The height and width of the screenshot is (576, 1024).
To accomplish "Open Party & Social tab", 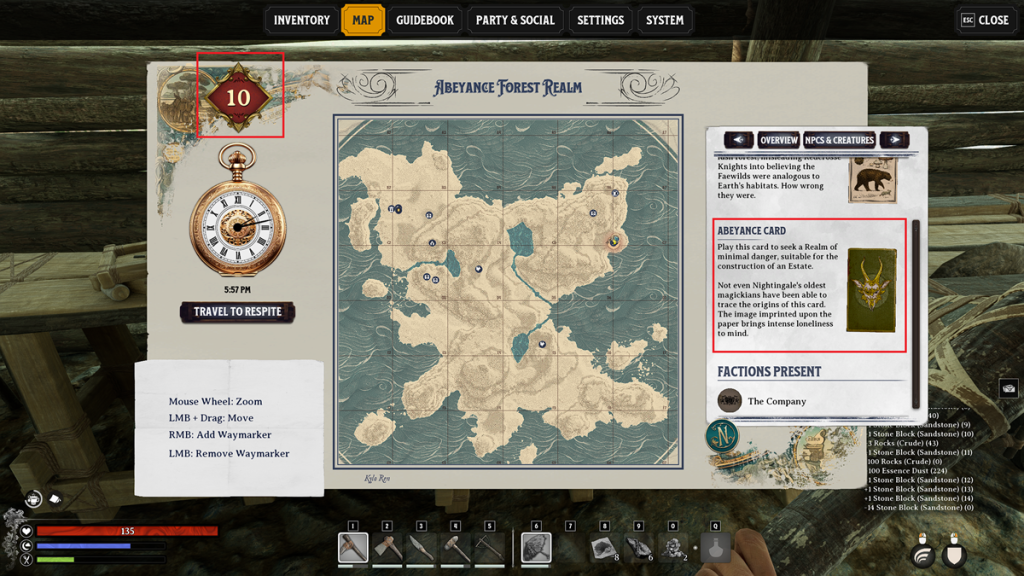I will point(515,20).
